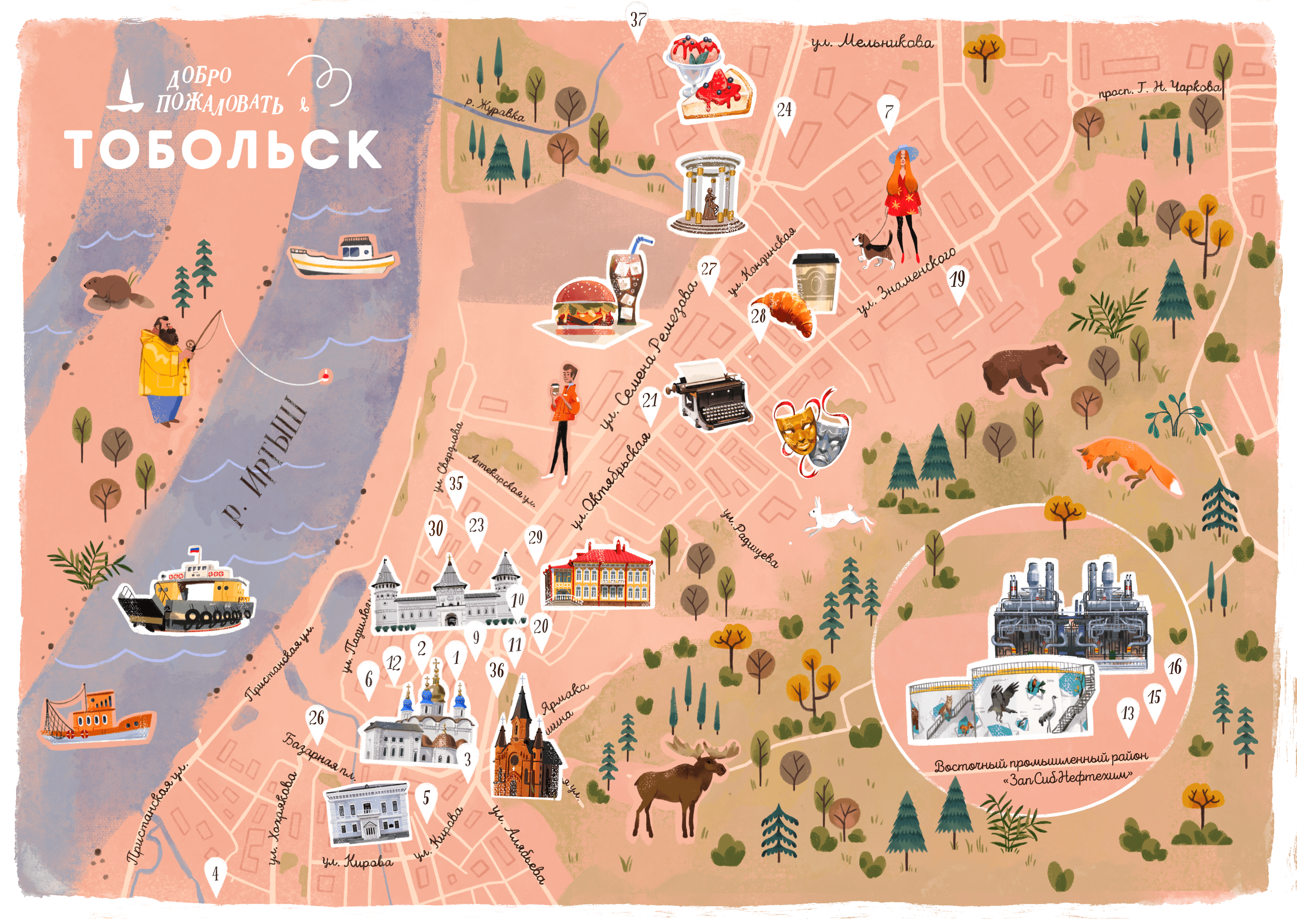Screen dimensions: 1297x924
Task: Select marker number 29
Action: [536, 540]
